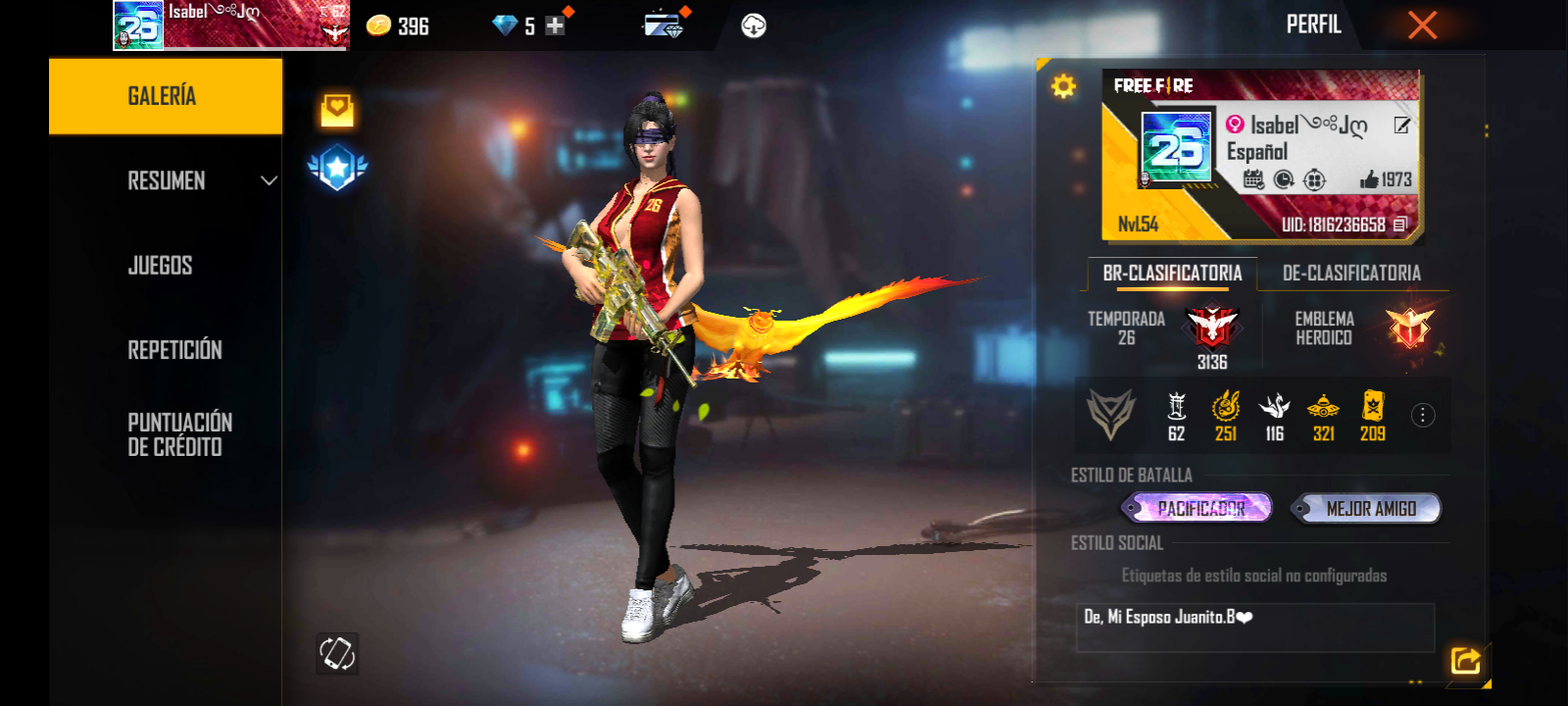
Task: Open the blue star badge icon
Action: [x=337, y=169]
